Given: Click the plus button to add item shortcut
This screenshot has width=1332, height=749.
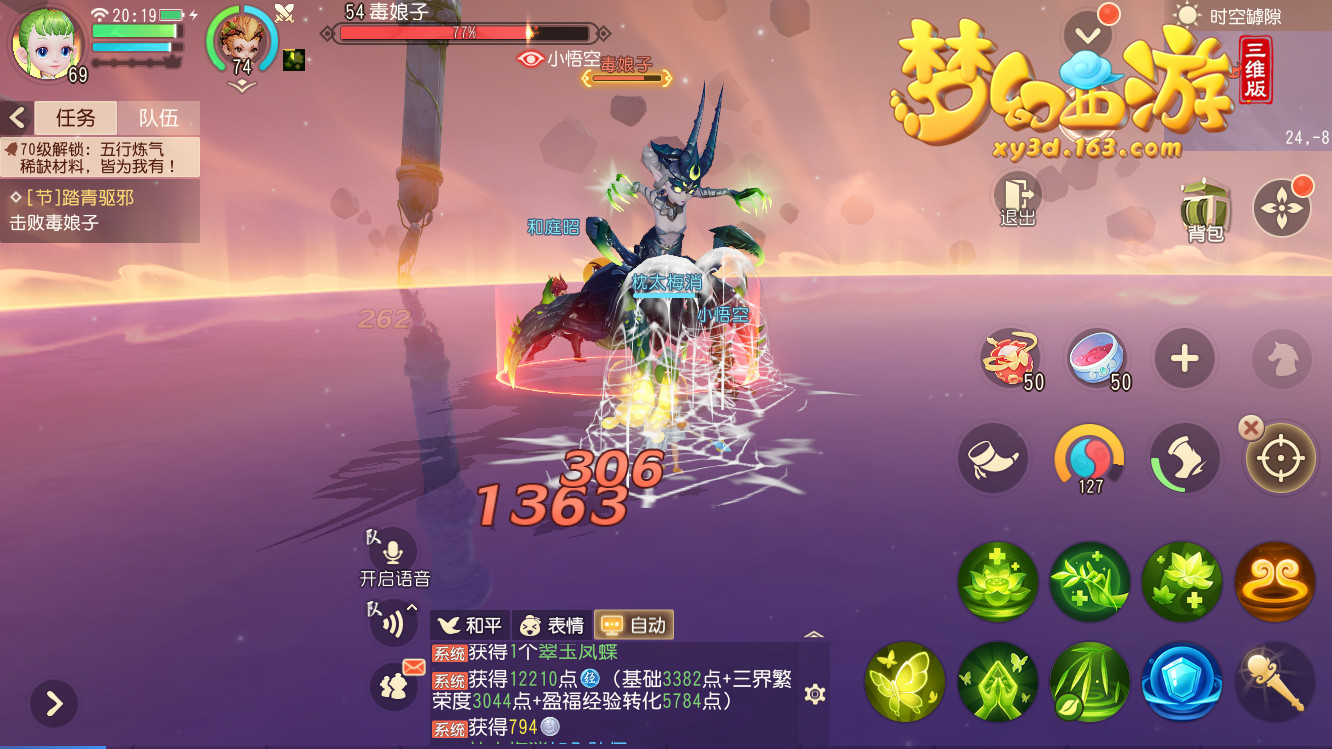Looking at the screenshot, I should 1185,359.
